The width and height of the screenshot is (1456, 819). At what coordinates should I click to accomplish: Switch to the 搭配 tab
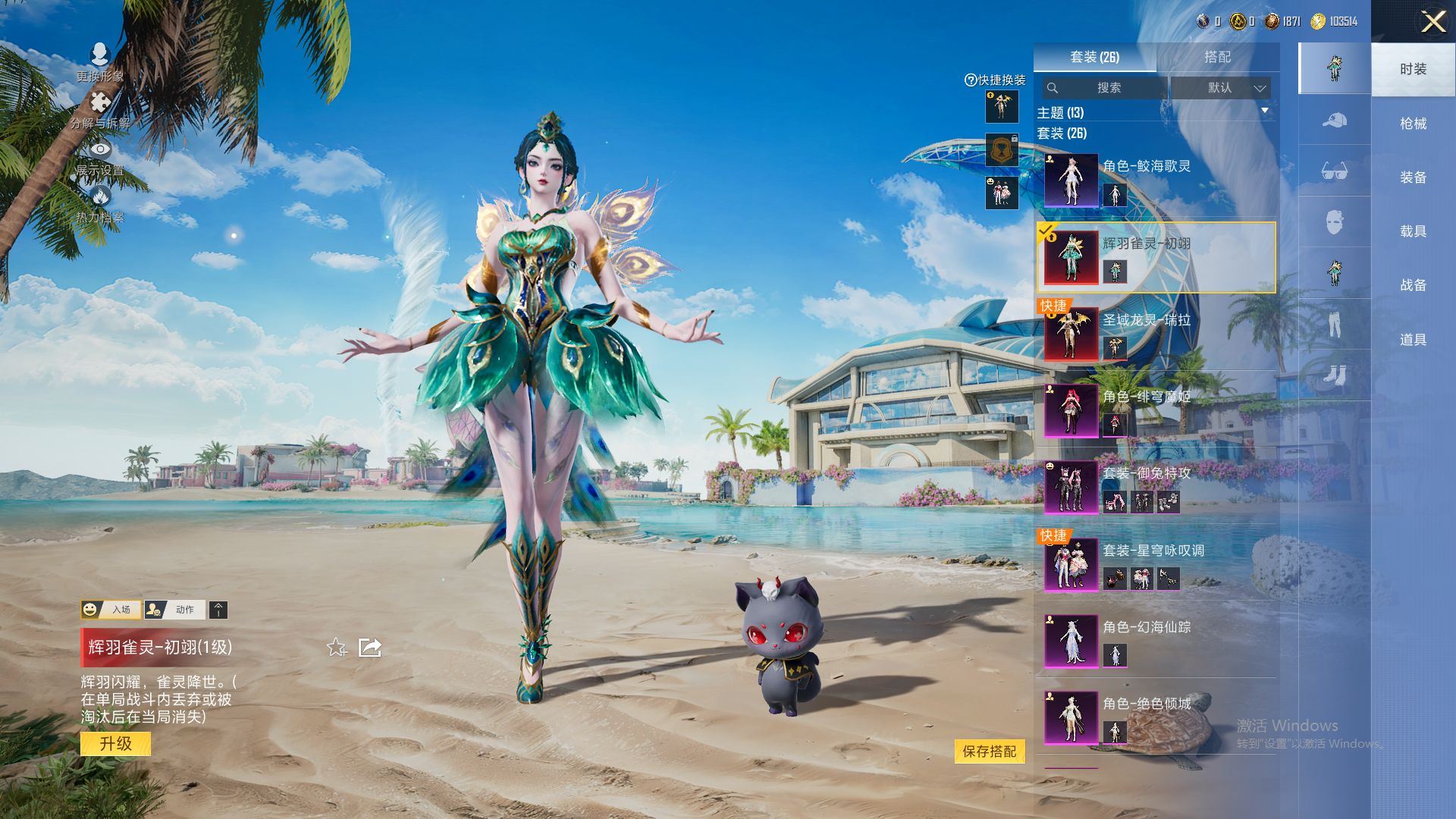pyautogui.click(x=1217, y=57)
